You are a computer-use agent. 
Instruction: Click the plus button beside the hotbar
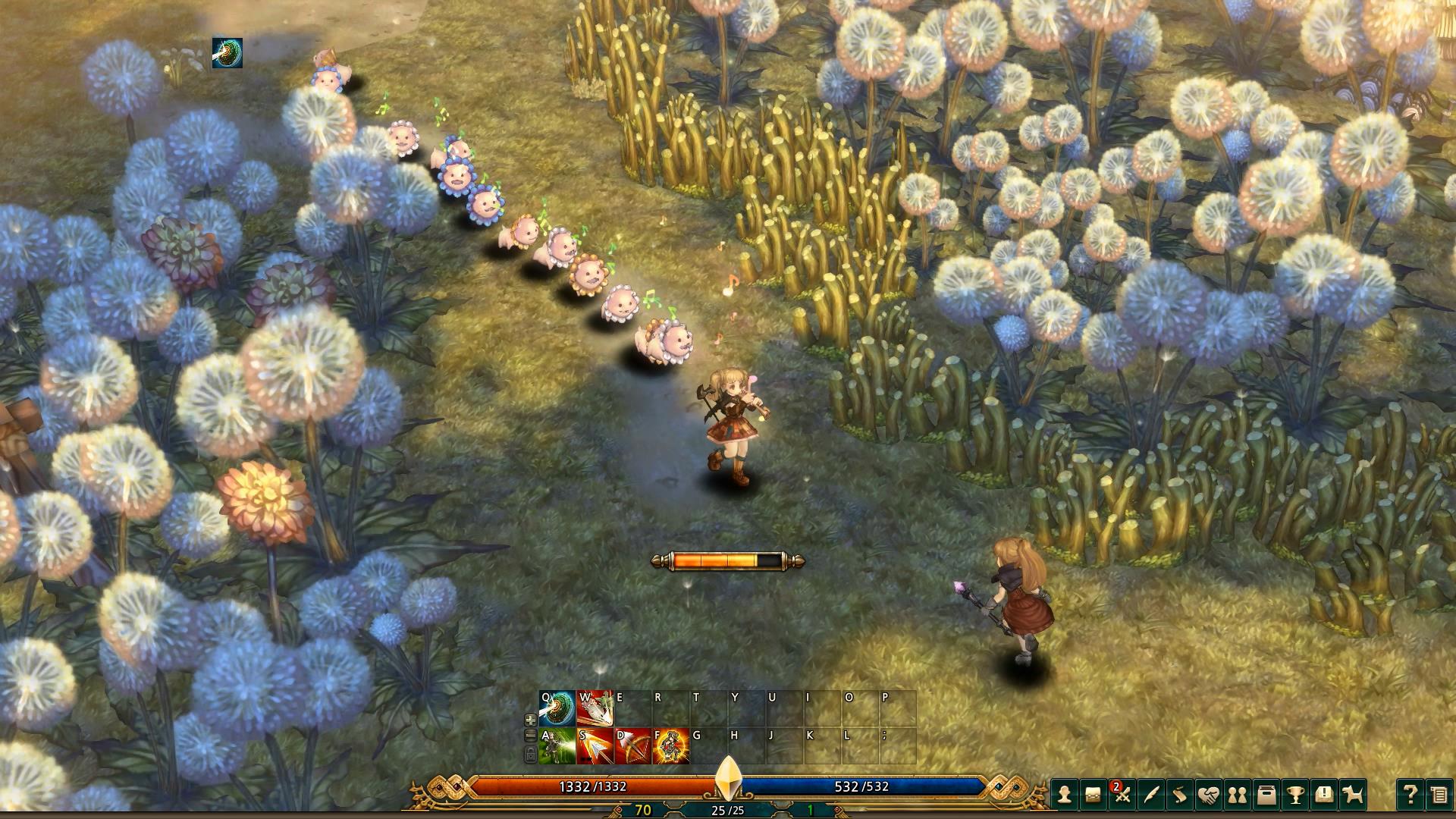[531, 720]
